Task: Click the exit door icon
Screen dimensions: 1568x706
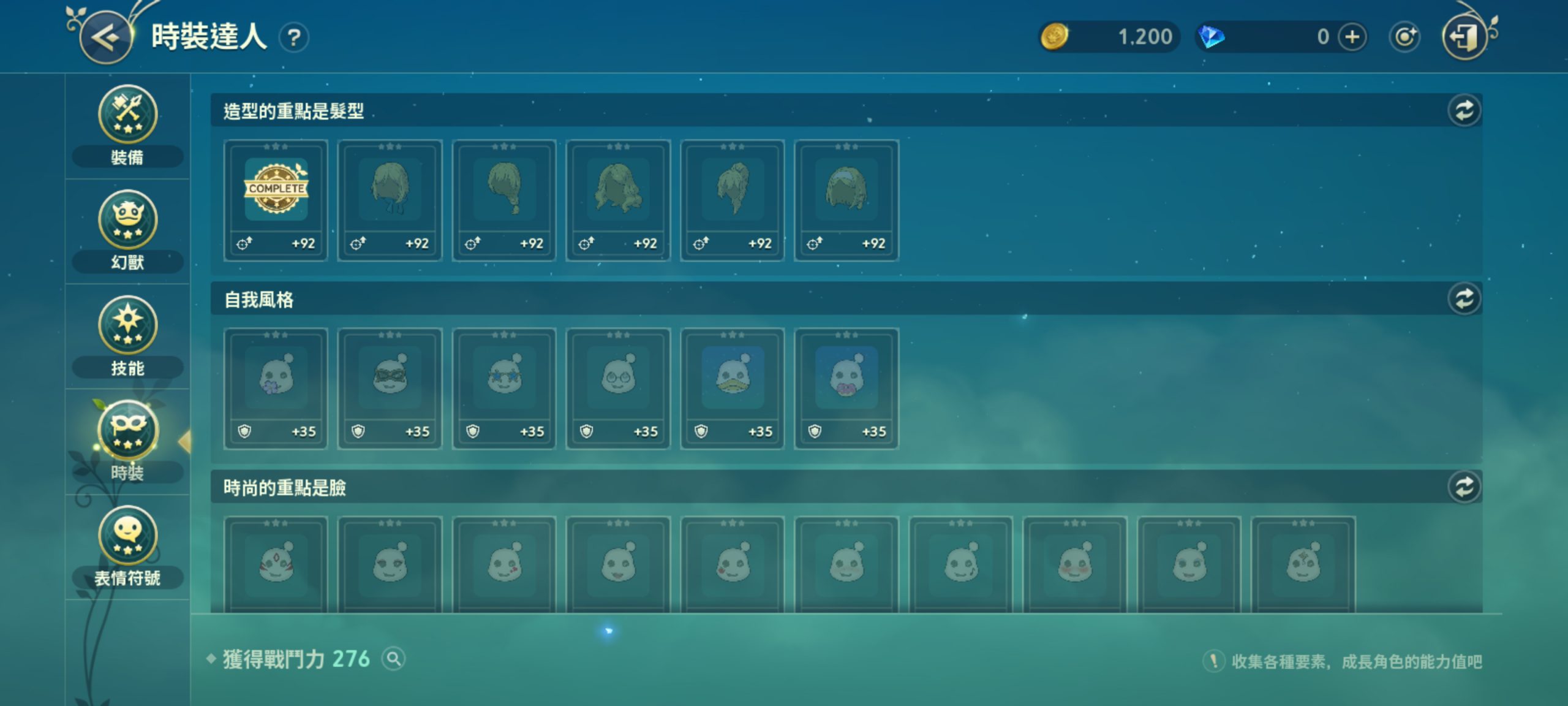Action: 1464,37
